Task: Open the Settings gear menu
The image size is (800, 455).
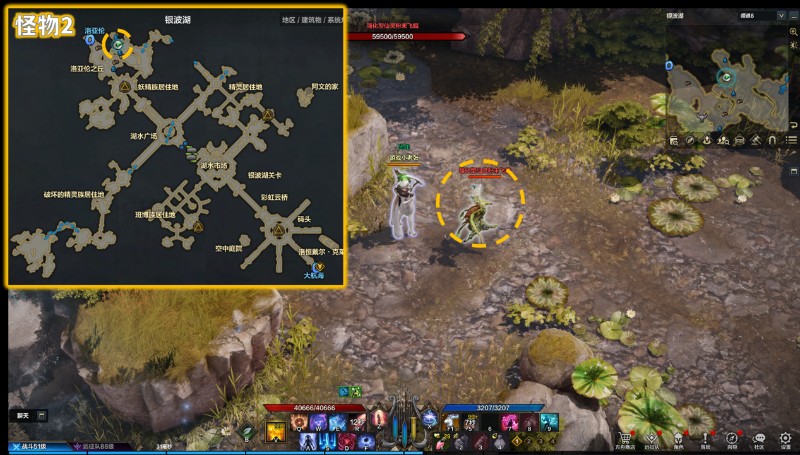Action: (x=786, y=439)
